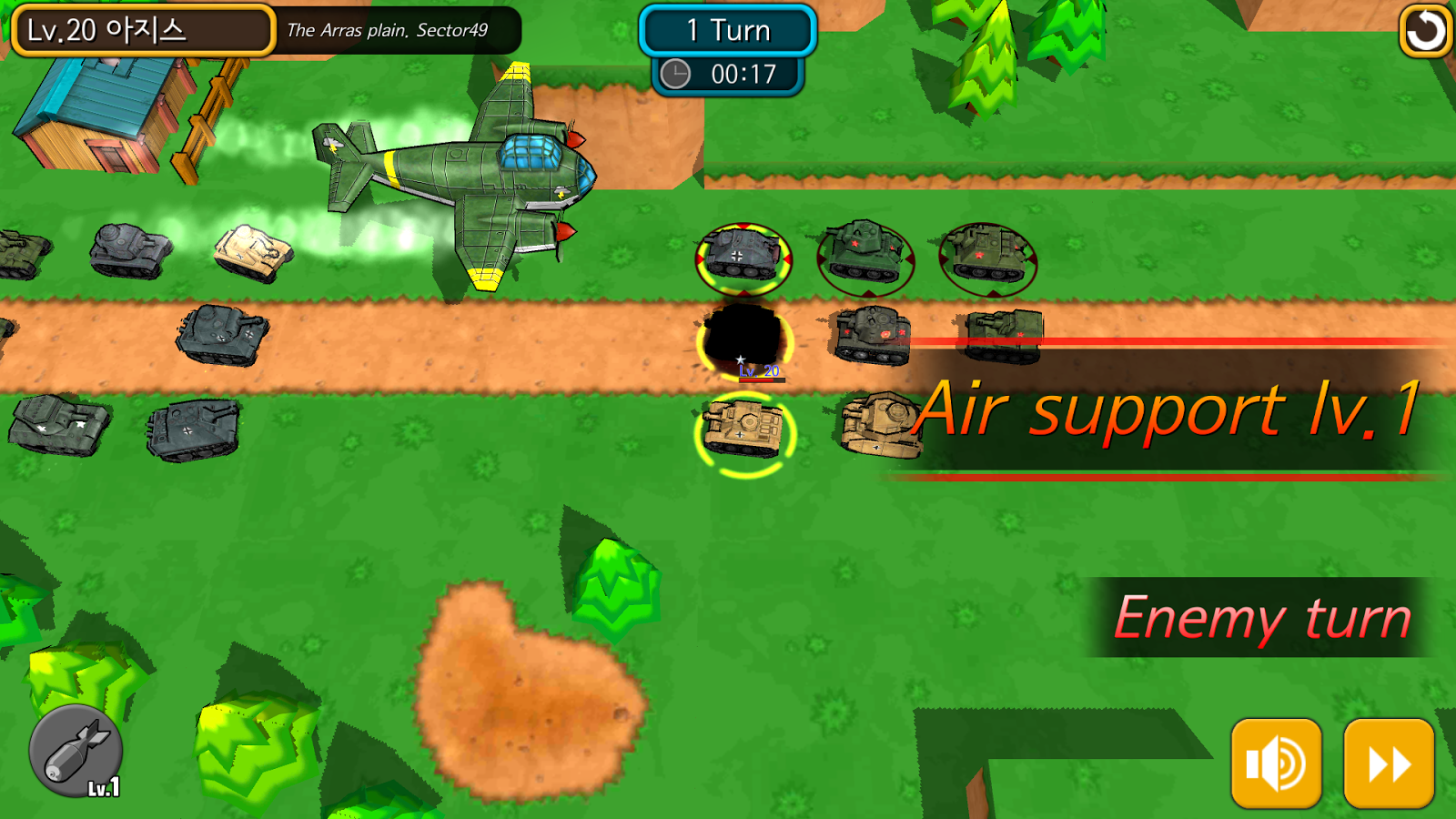The height and width of the screenshot is (819, 1456).
Task: Toggle sound off using the orange speaker button
Action: tap(1277, 763)
